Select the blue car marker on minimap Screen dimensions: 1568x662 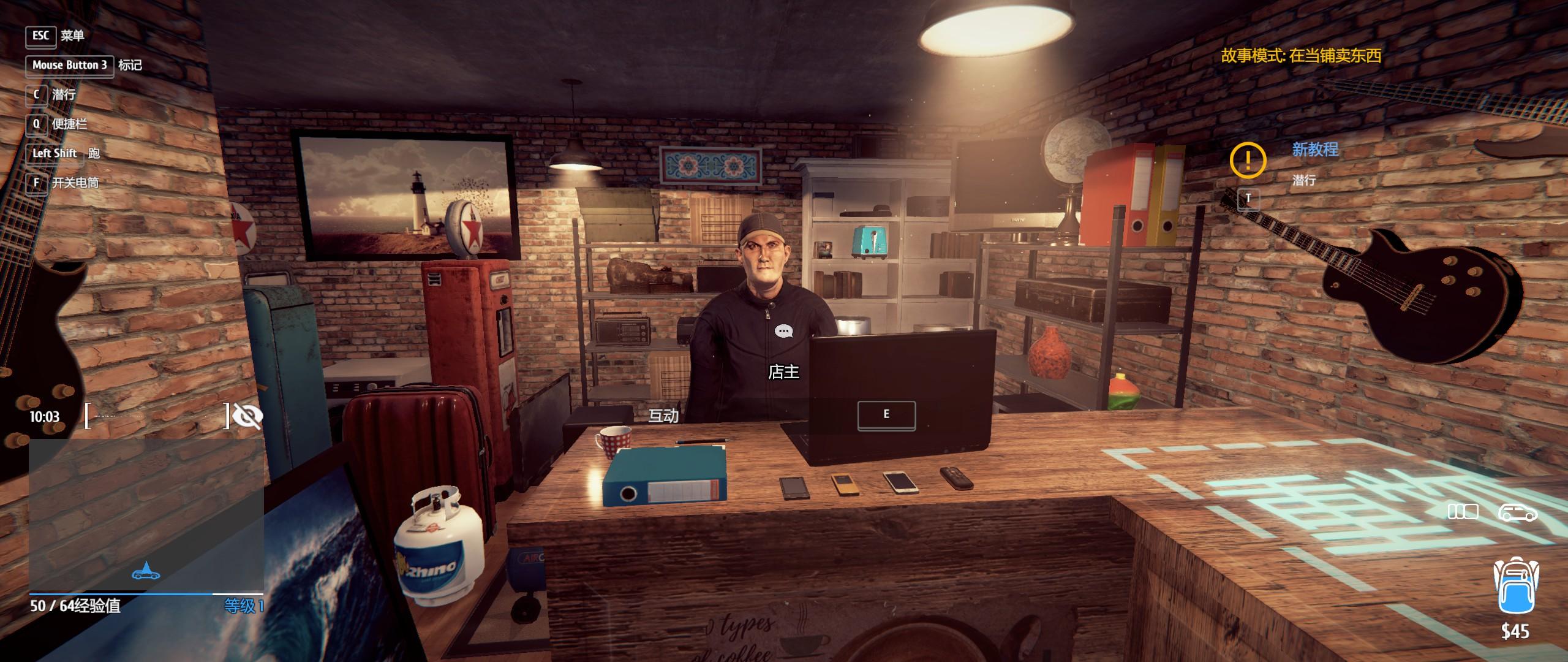146,573
